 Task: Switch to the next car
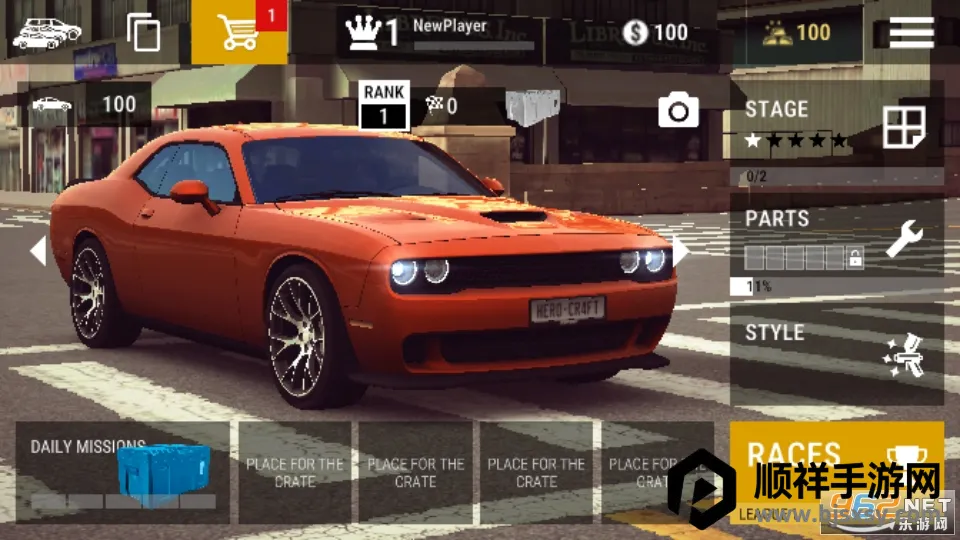point(680,250)
